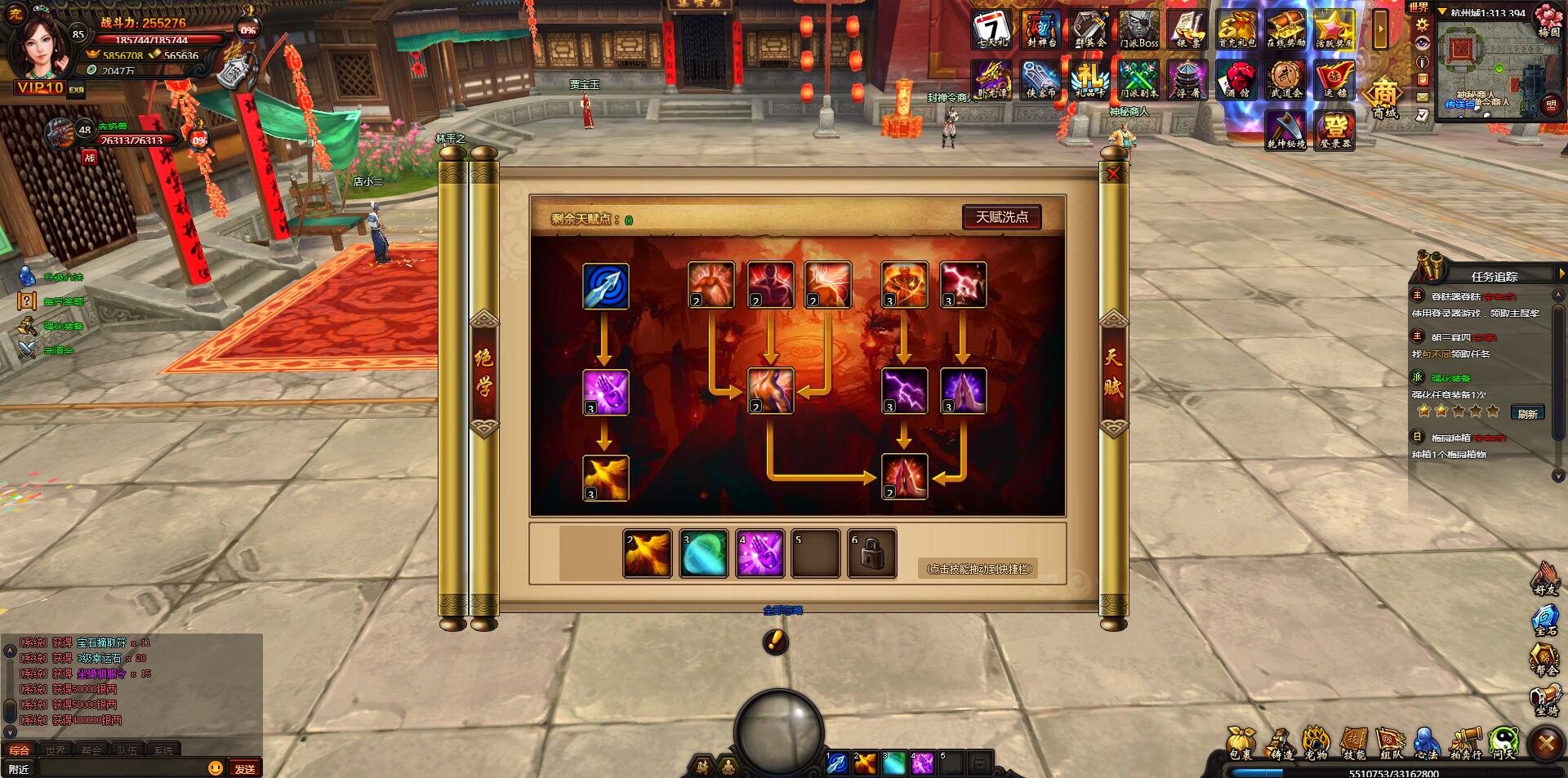Viewport: 1568px width, 778px height.
Task: Open the 铸造 forging panel icon
Action: coord(1282,738)
